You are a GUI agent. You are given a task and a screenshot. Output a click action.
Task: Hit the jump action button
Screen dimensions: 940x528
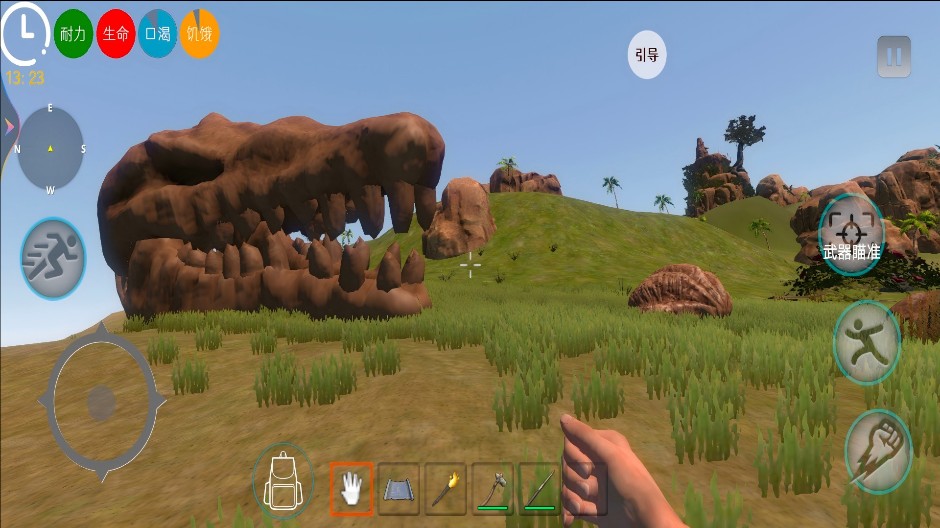pos(866,342)
